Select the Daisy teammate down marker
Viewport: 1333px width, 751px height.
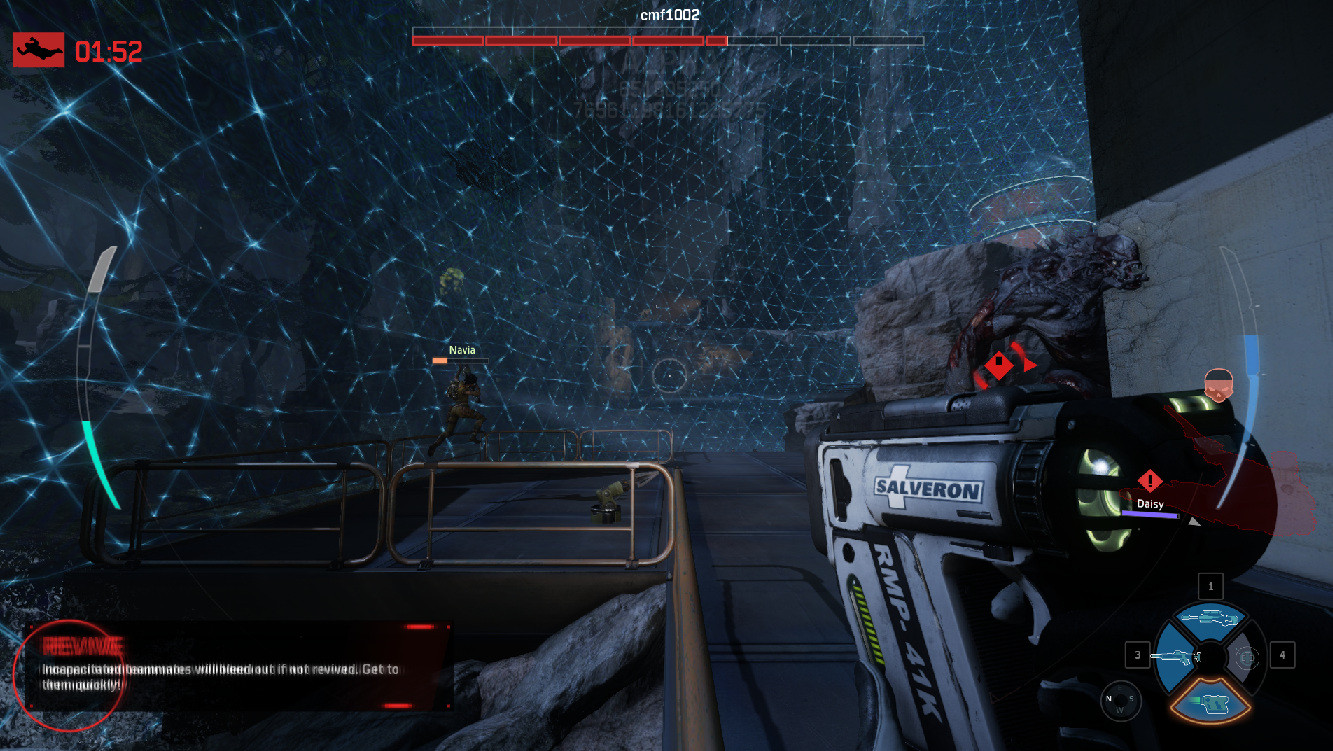1150,481
